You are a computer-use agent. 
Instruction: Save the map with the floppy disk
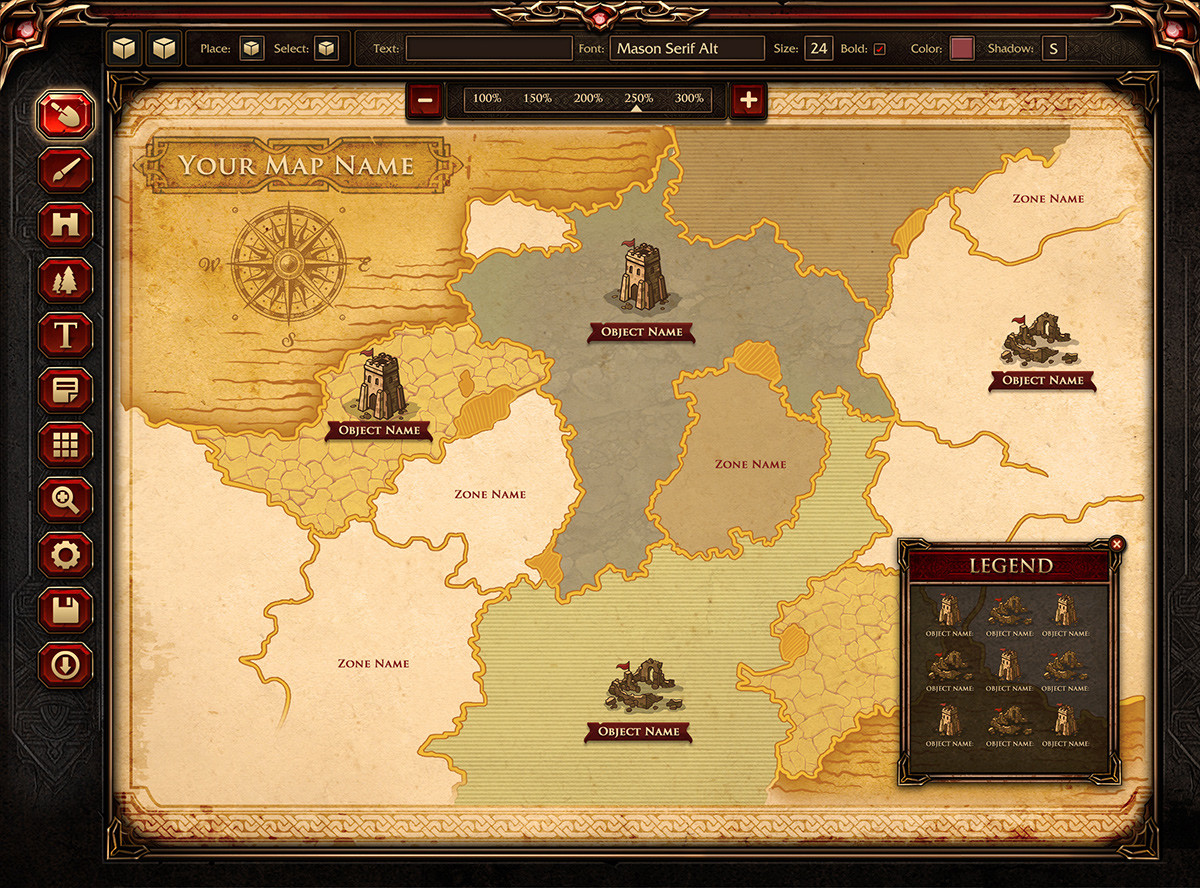(x=66, y=609)
